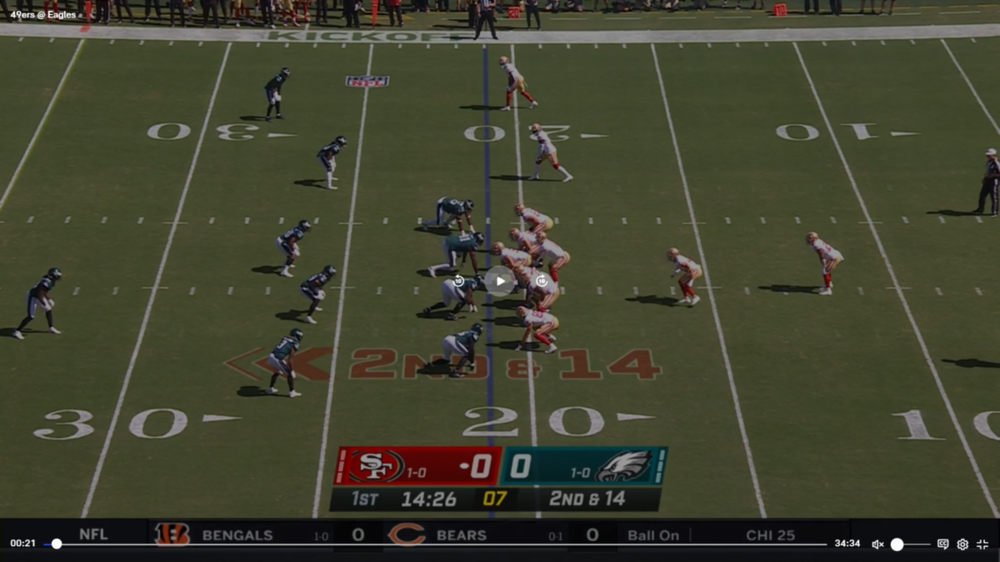Play the paused 49ers at Eagles video

500,281
